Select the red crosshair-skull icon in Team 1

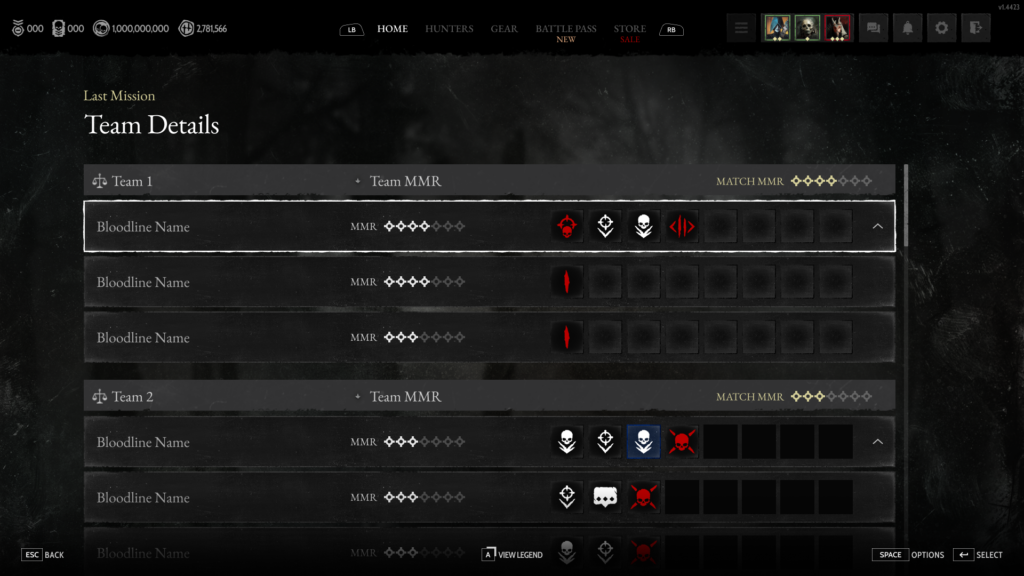point(567,227)
